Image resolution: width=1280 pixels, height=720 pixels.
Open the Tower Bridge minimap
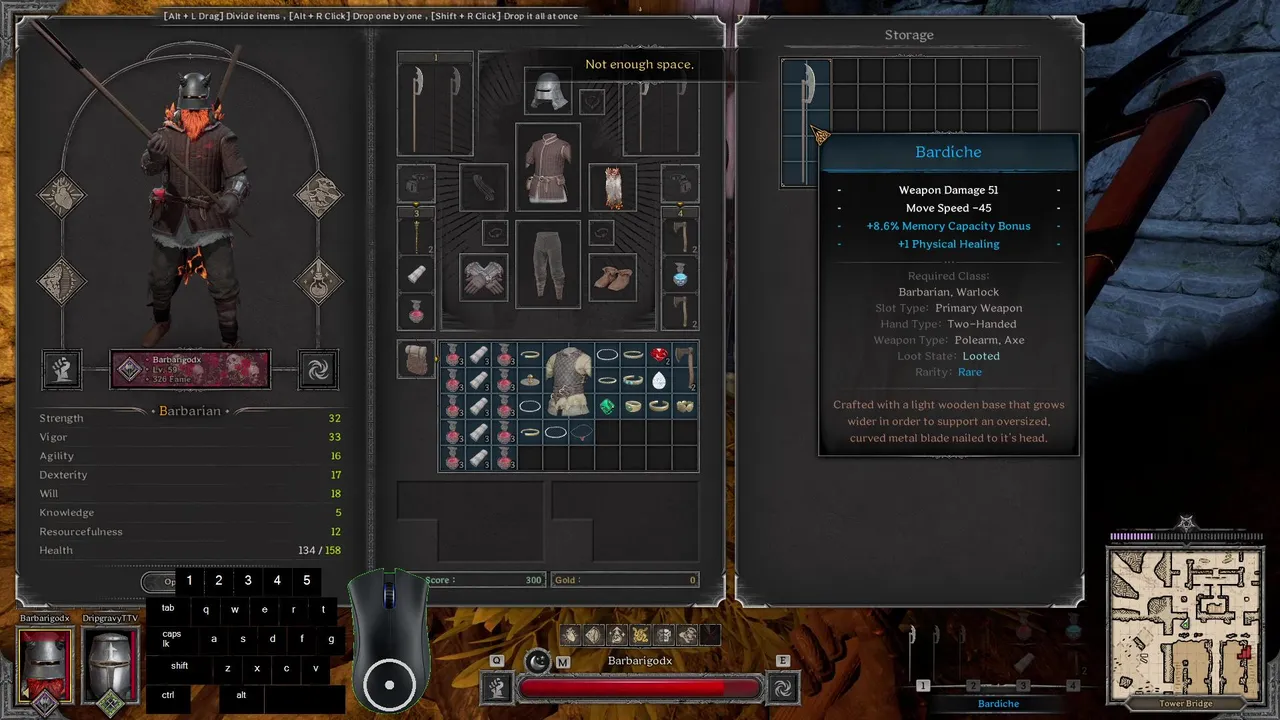1186,610
